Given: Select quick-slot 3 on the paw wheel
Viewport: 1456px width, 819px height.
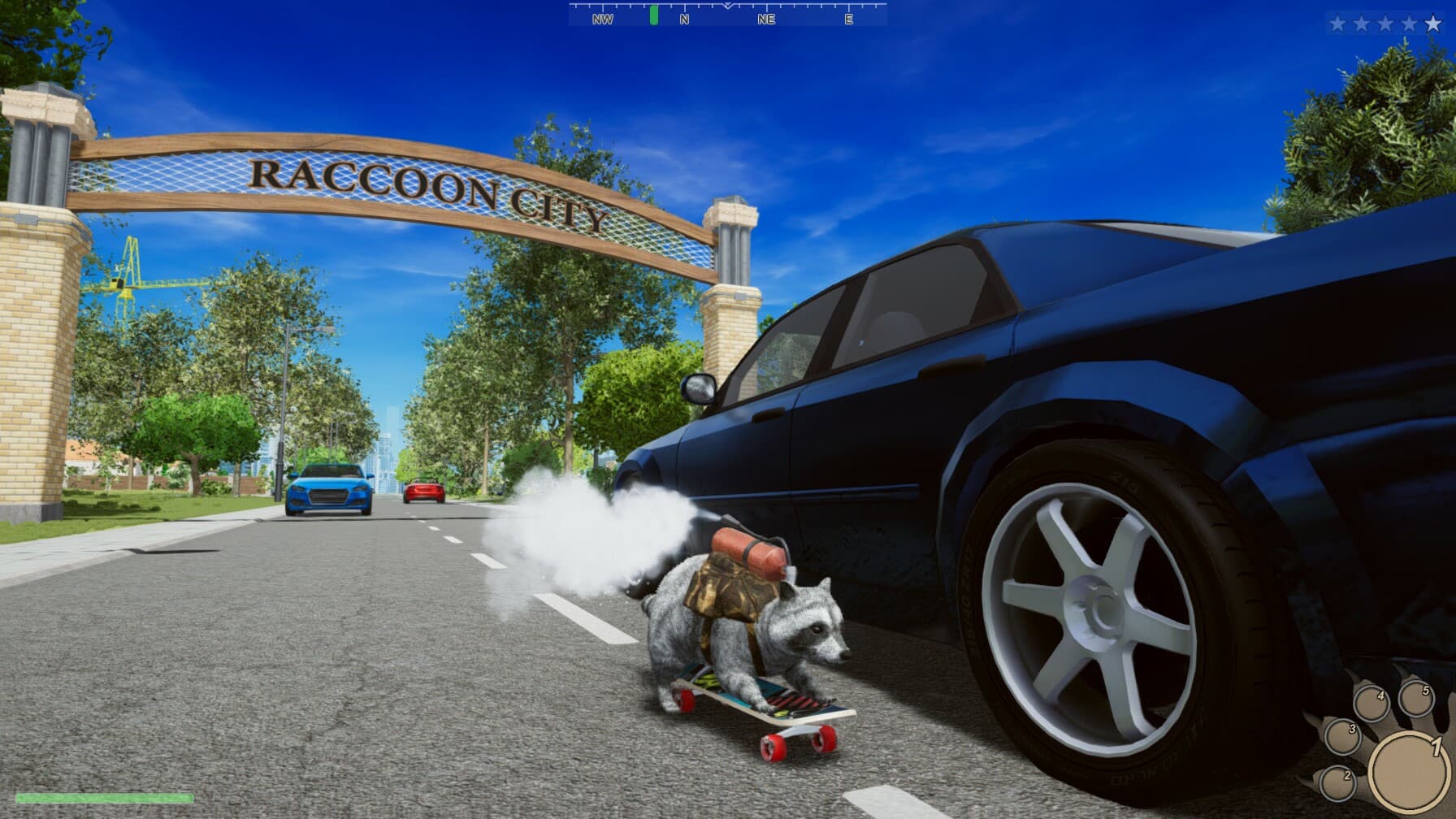Looking at the screenshot, I should 1344,739.
